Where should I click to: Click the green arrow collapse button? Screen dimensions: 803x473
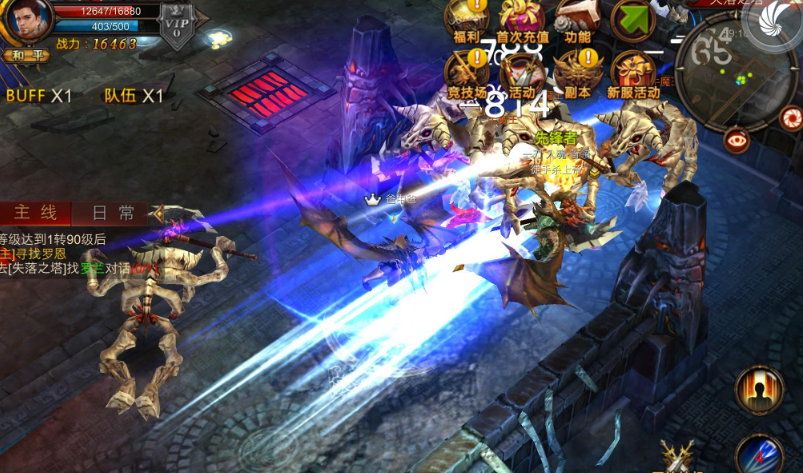coord(632,20)
